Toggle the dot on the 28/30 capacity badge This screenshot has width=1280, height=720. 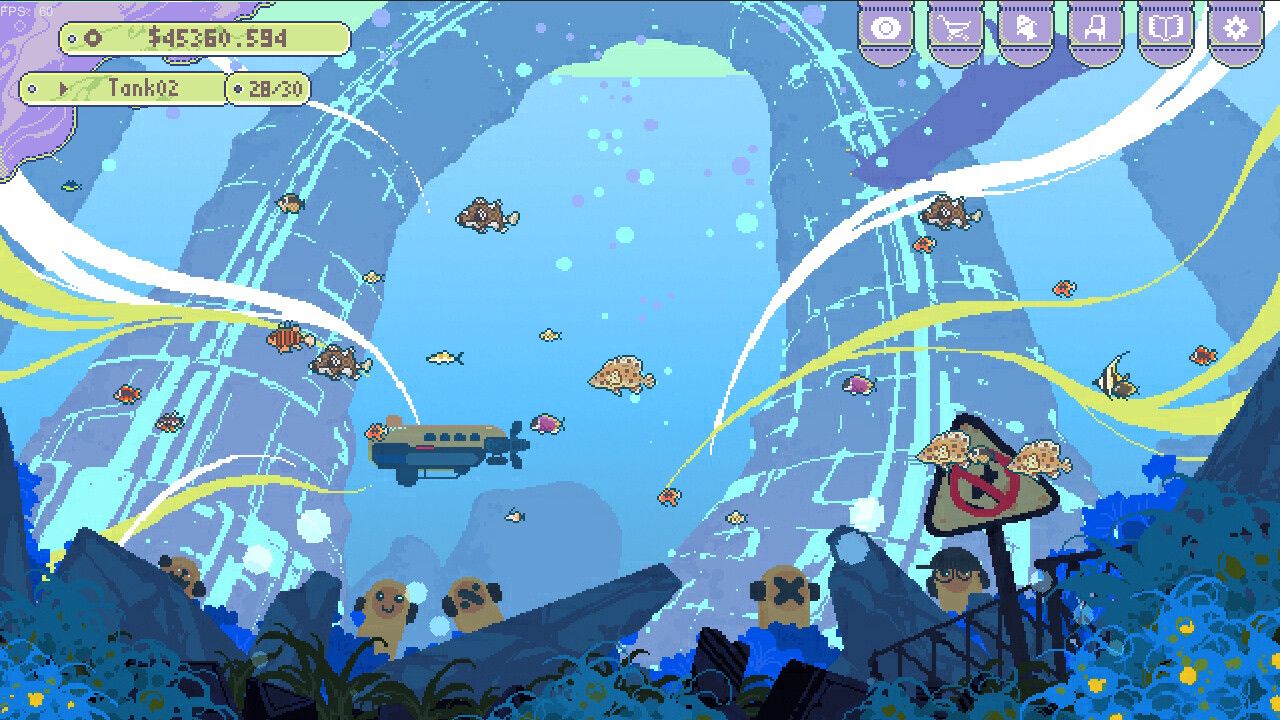[x=238, y=88]
